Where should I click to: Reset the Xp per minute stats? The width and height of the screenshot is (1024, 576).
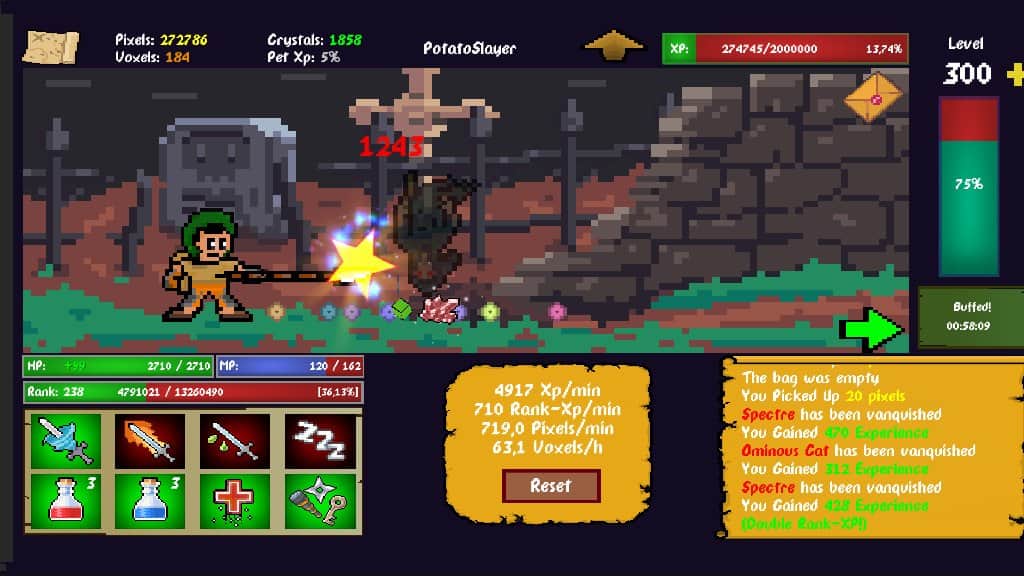[551, 486]
